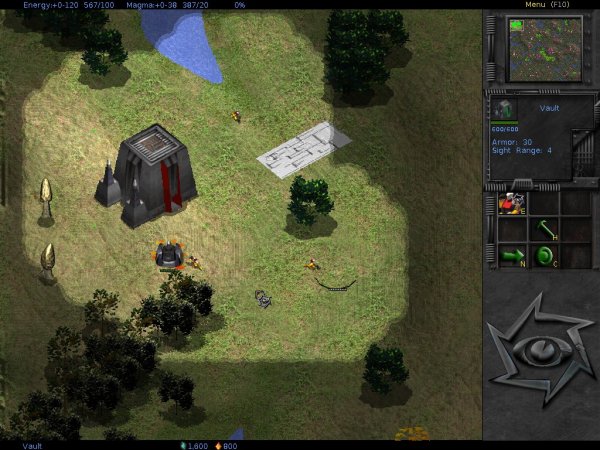Activate the green hammer command icon

[x=543, y=230]
